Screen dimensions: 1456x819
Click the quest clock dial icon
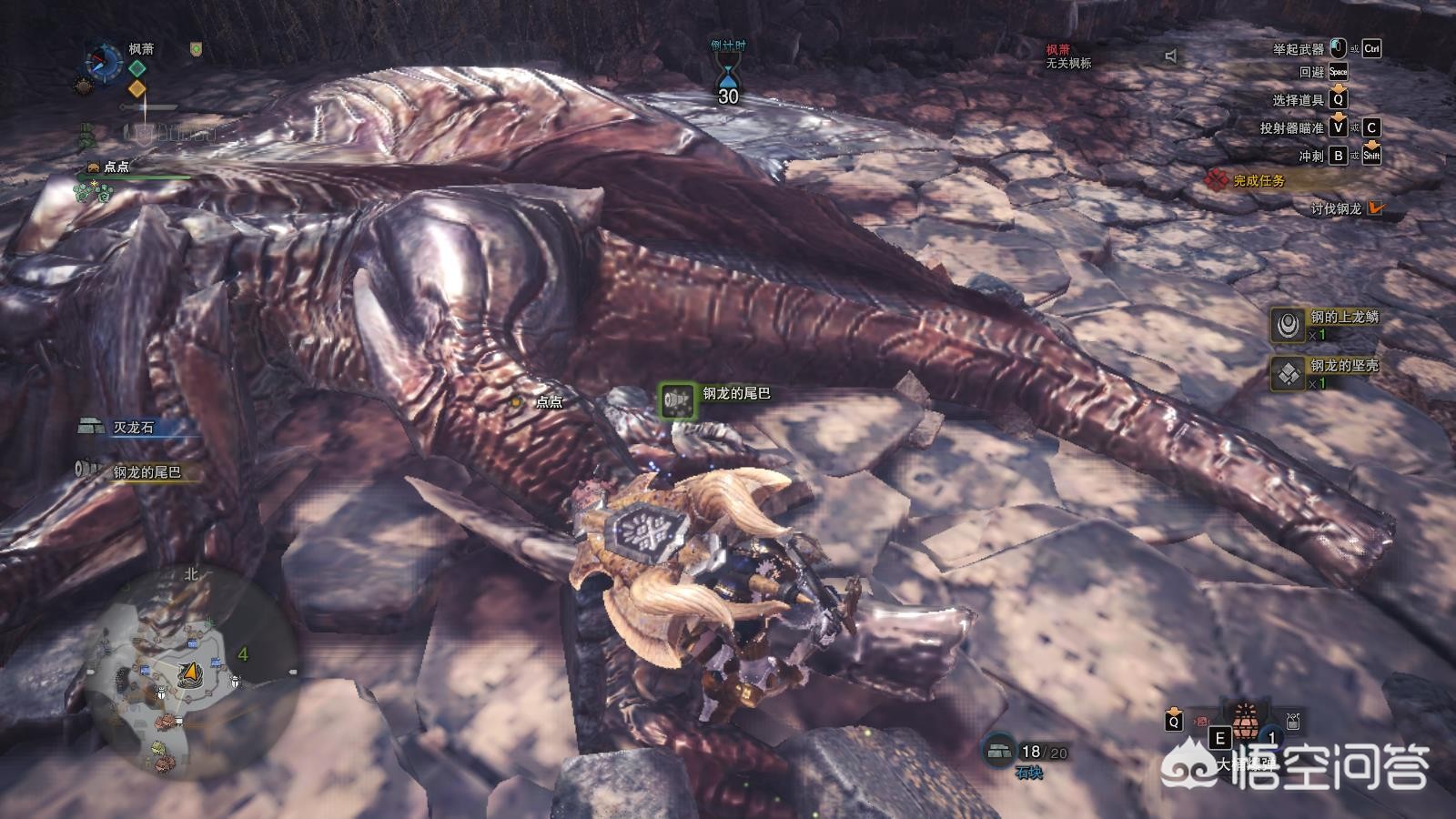coord(103,60)
